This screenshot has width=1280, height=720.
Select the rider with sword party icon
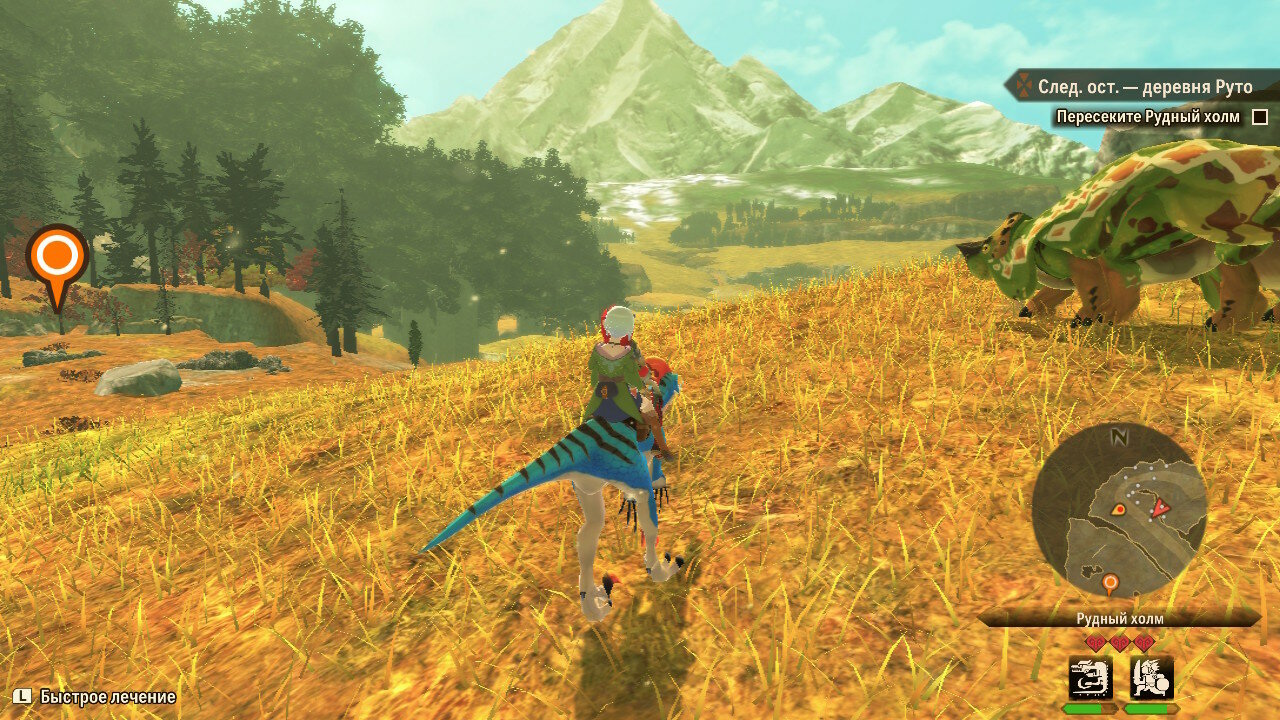pos(1151,677)
